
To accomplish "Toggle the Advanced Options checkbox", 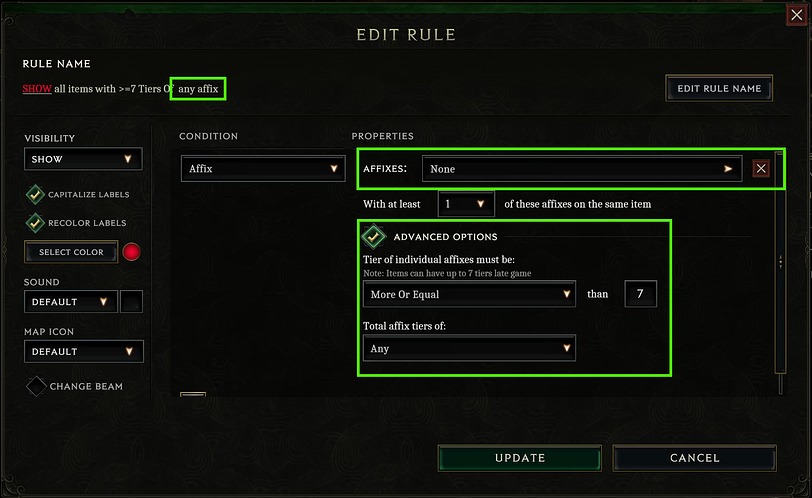I will (x=374, y=237).
